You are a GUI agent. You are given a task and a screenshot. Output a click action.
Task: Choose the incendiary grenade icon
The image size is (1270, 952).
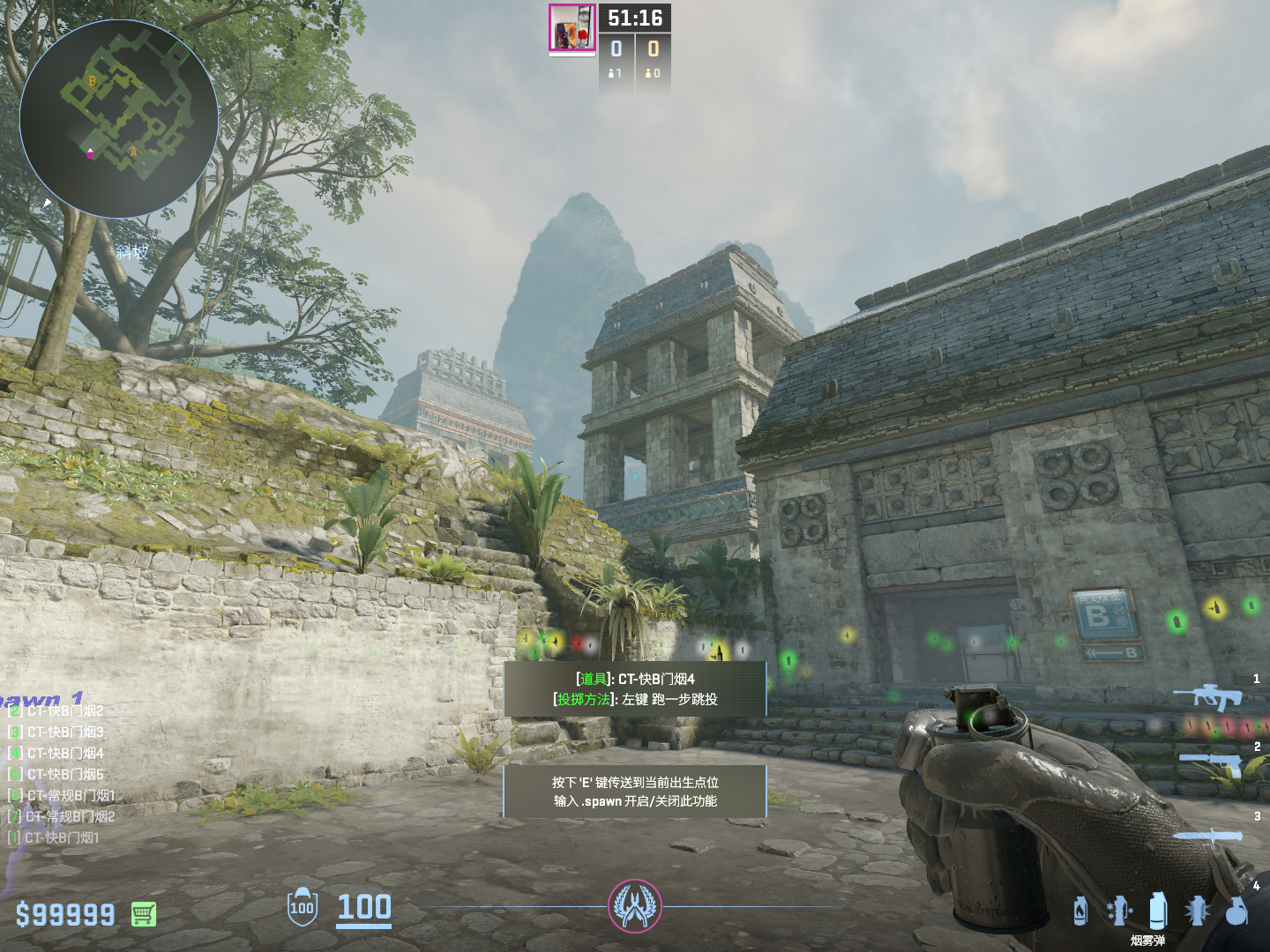point(1080,911)
